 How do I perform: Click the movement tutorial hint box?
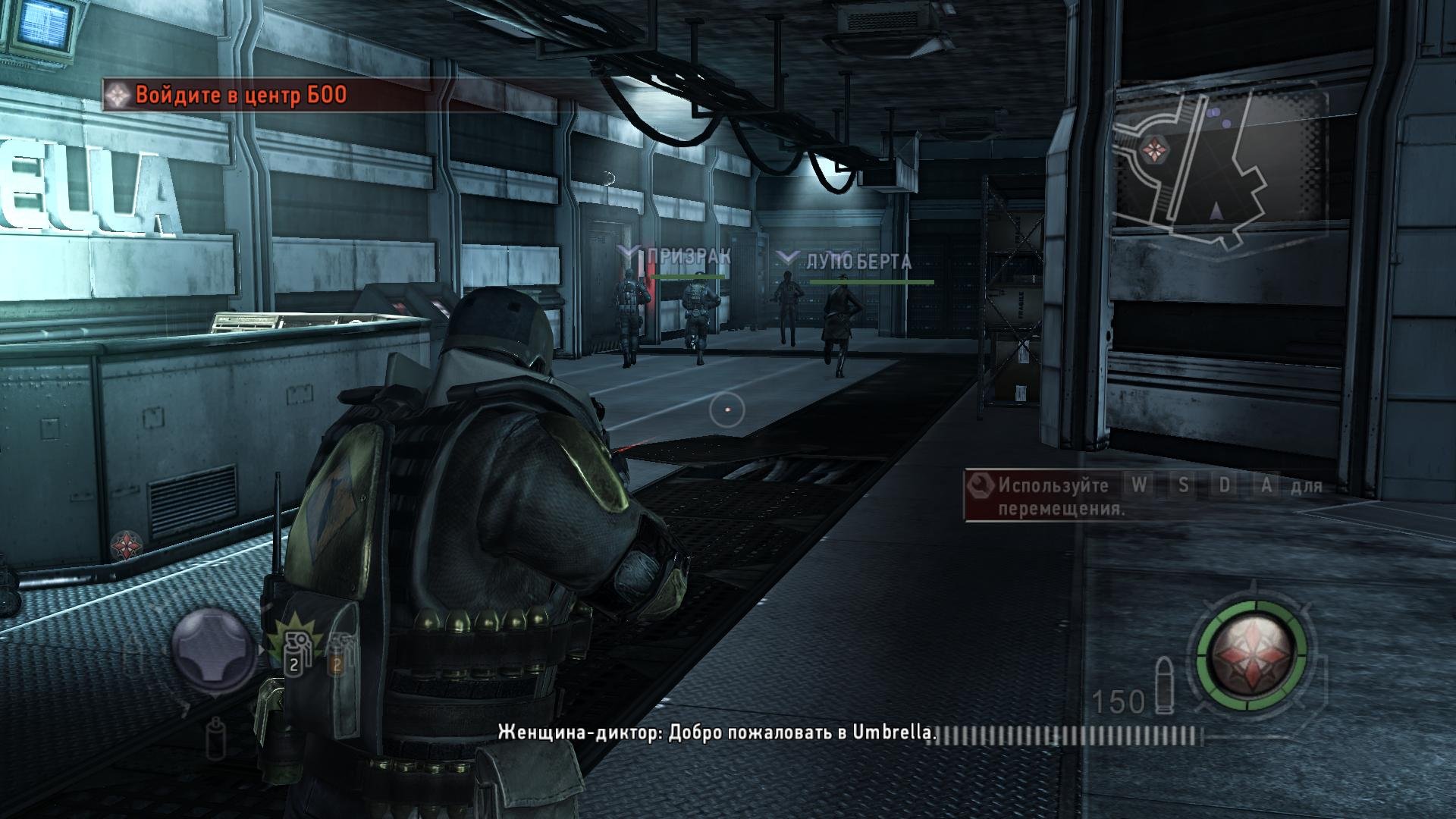[x=1145, y=496]
